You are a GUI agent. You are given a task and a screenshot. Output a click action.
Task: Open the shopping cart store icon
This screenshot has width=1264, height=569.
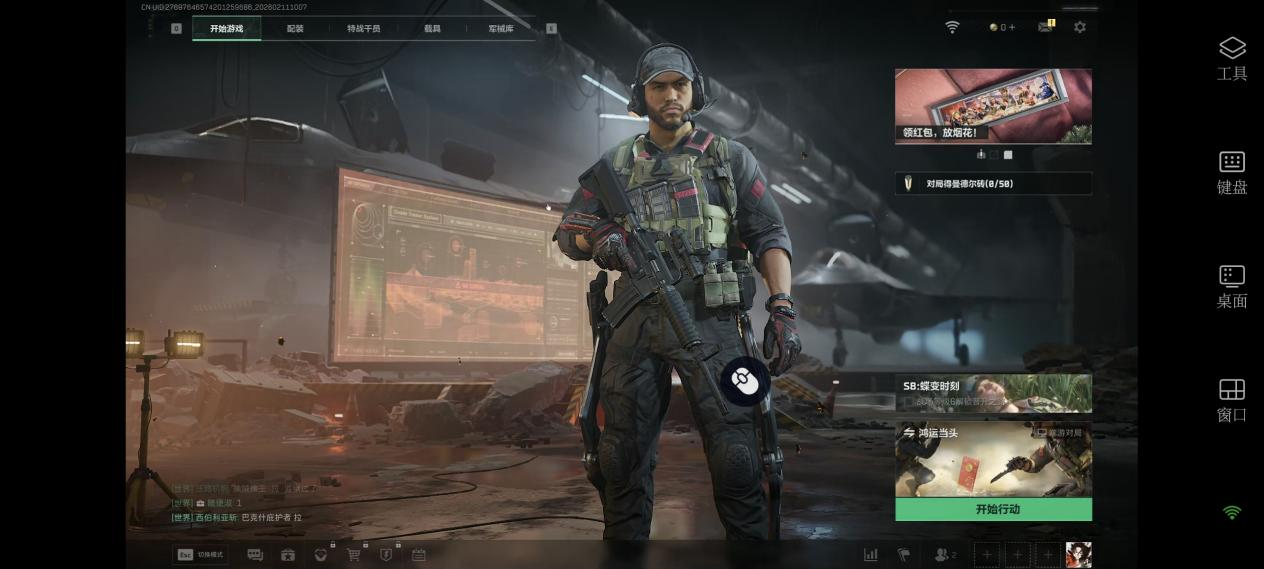[353, 554]
